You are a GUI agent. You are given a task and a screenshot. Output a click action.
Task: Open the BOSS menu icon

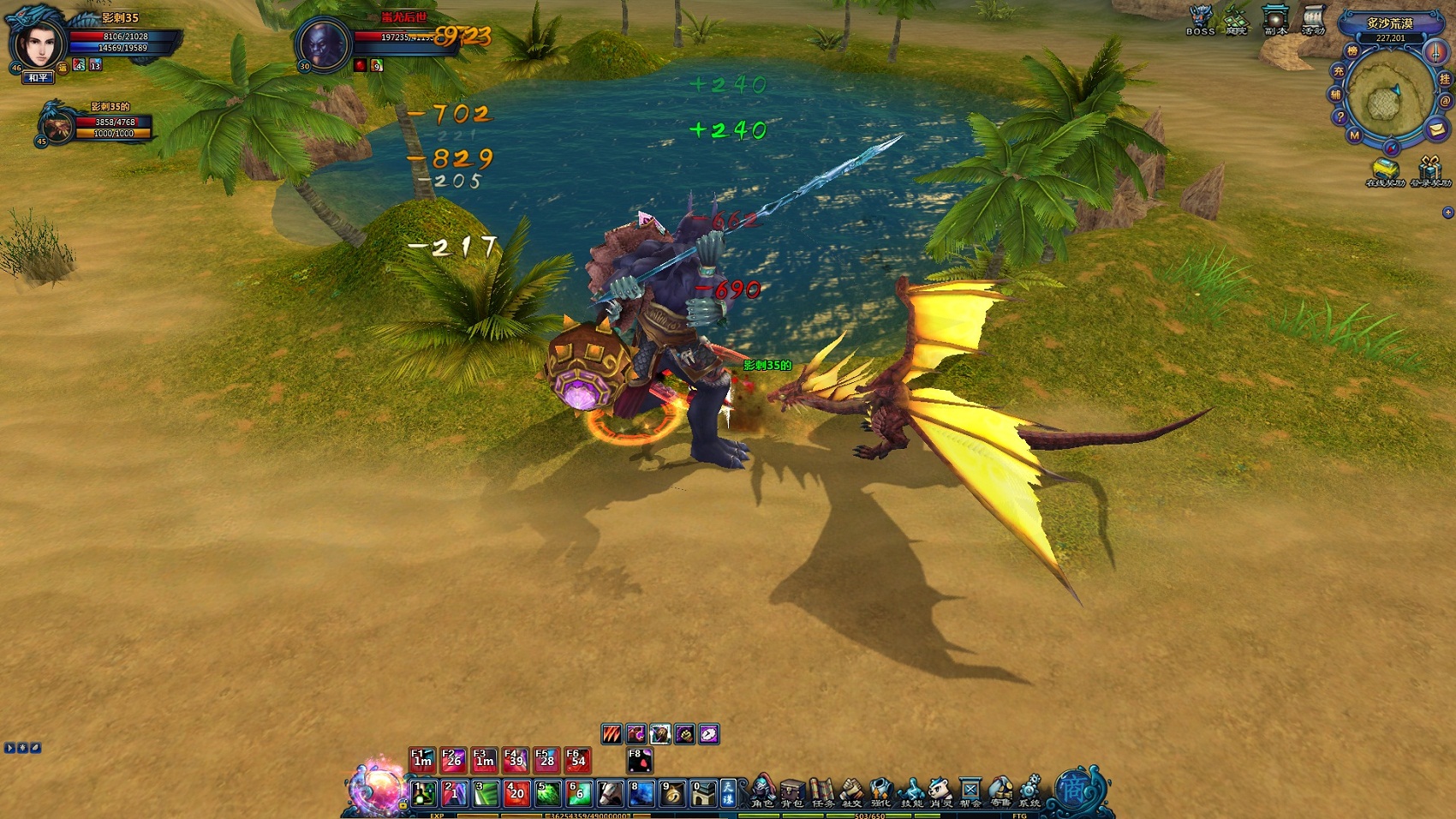tap(1201, 19)
